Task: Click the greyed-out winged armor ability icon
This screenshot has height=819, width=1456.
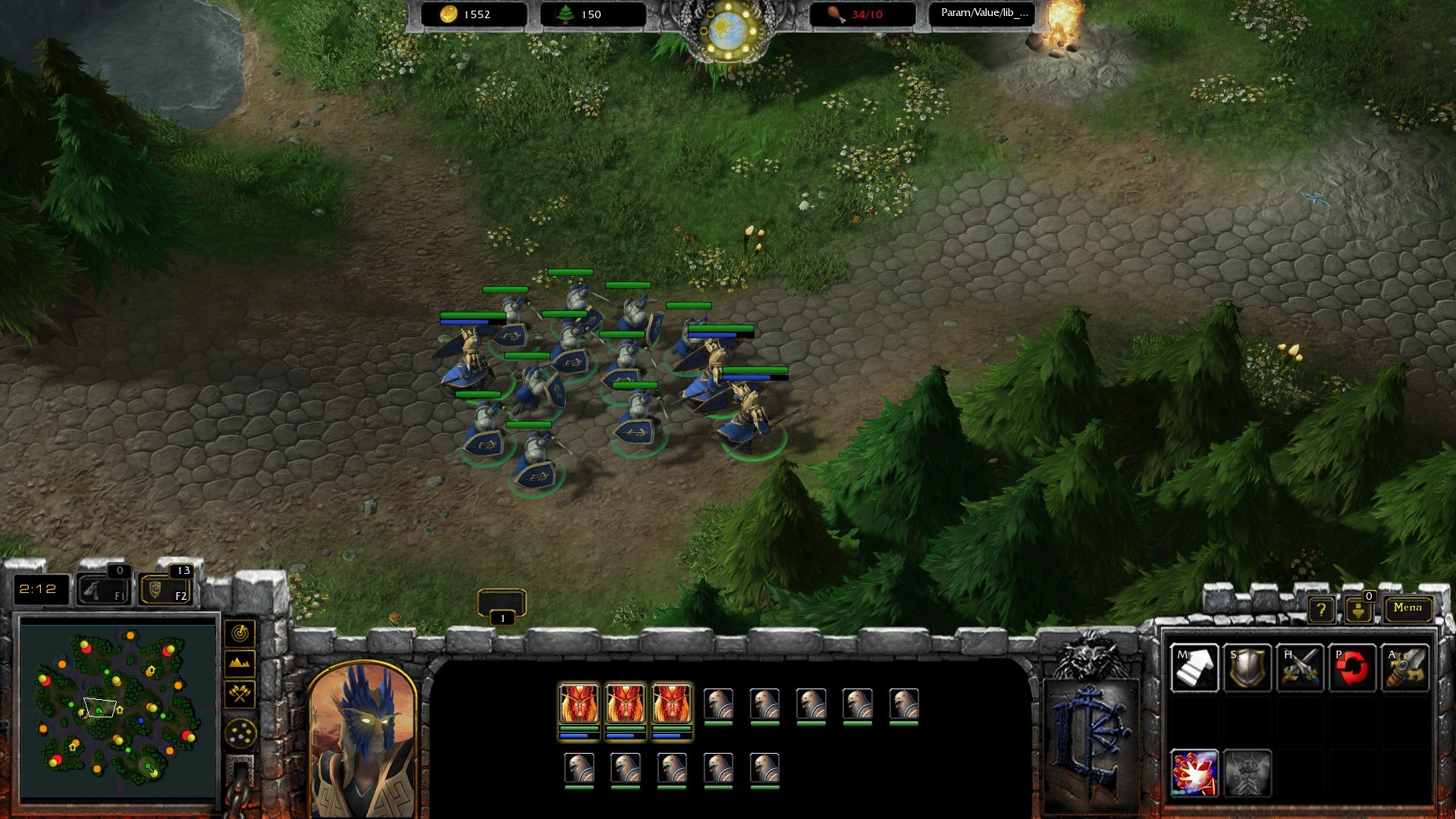Action: click(1247, 773)
